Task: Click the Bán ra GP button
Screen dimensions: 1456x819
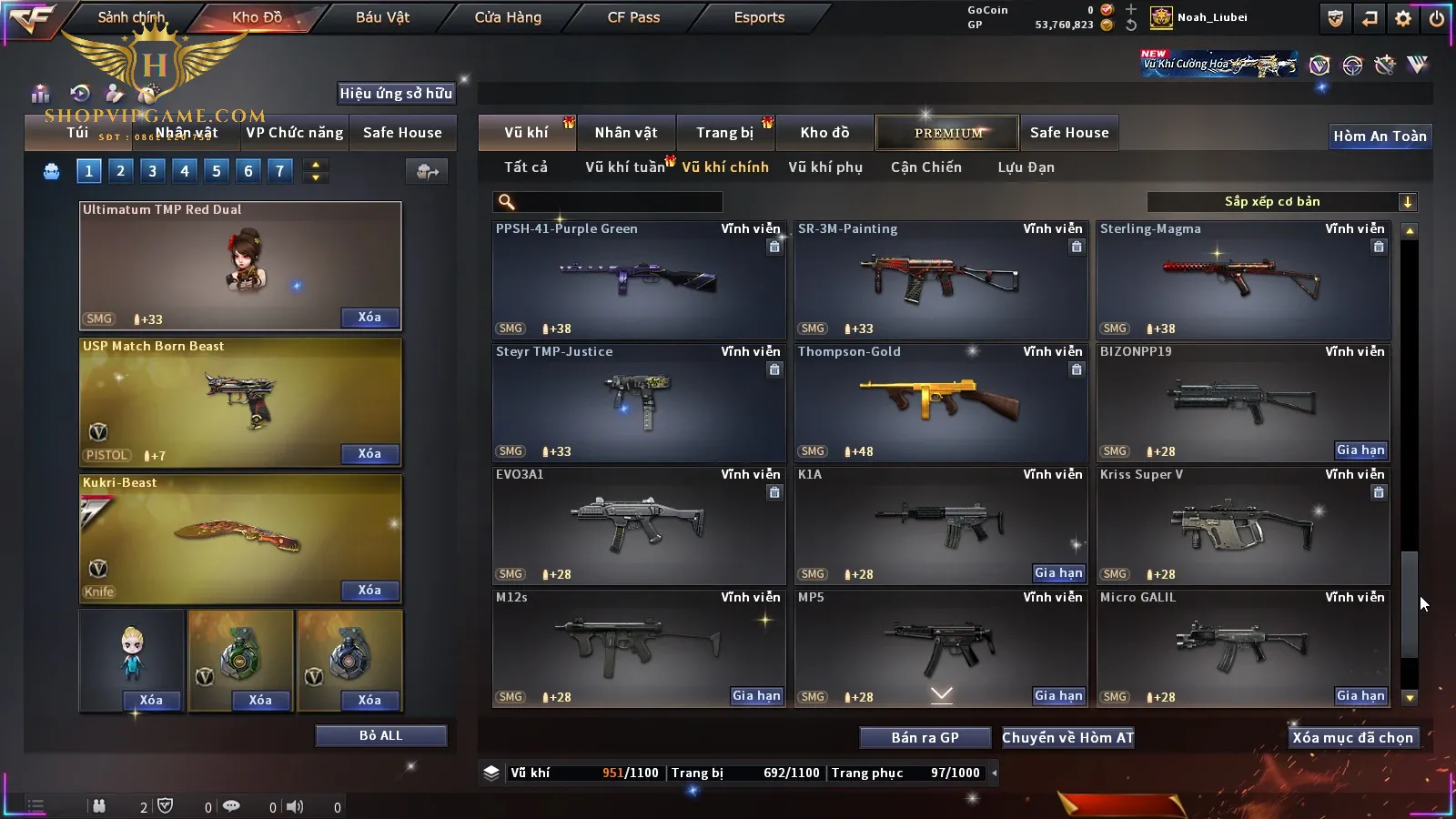Action: (x=925, y=738)
